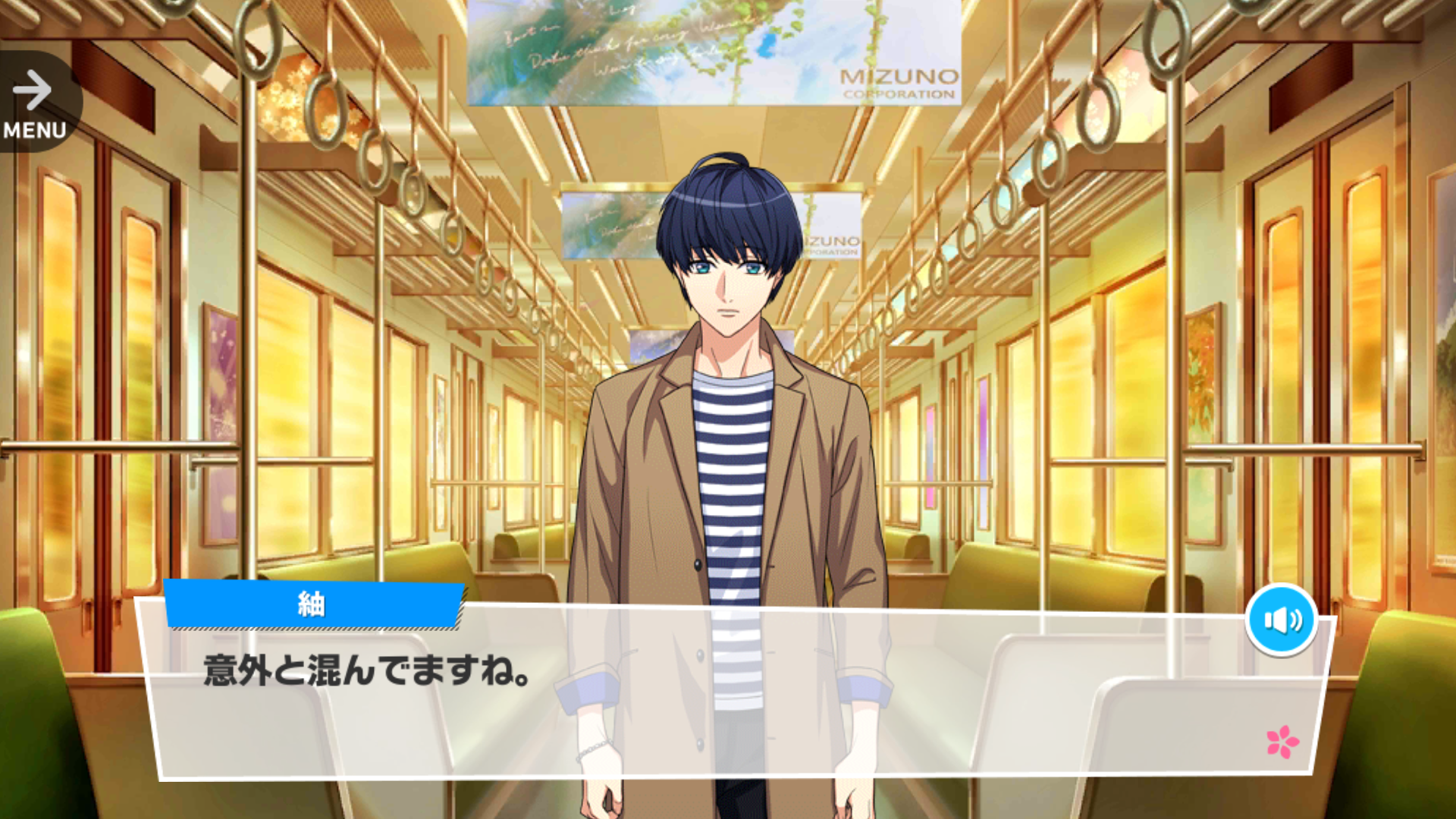Advance dialogue via the pink flower indicator
1456x819 pixels.
click(1282, 742)
